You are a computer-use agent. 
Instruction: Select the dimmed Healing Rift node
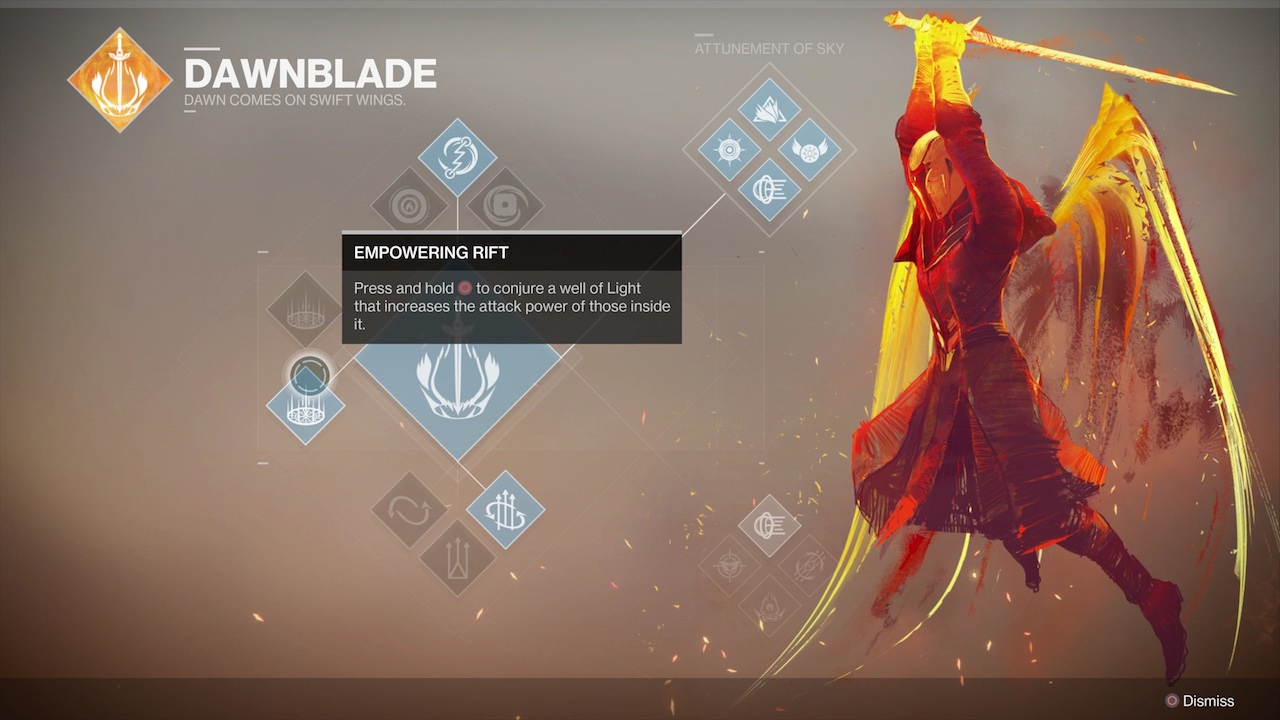pyautogui.click(x=305, y=309)
